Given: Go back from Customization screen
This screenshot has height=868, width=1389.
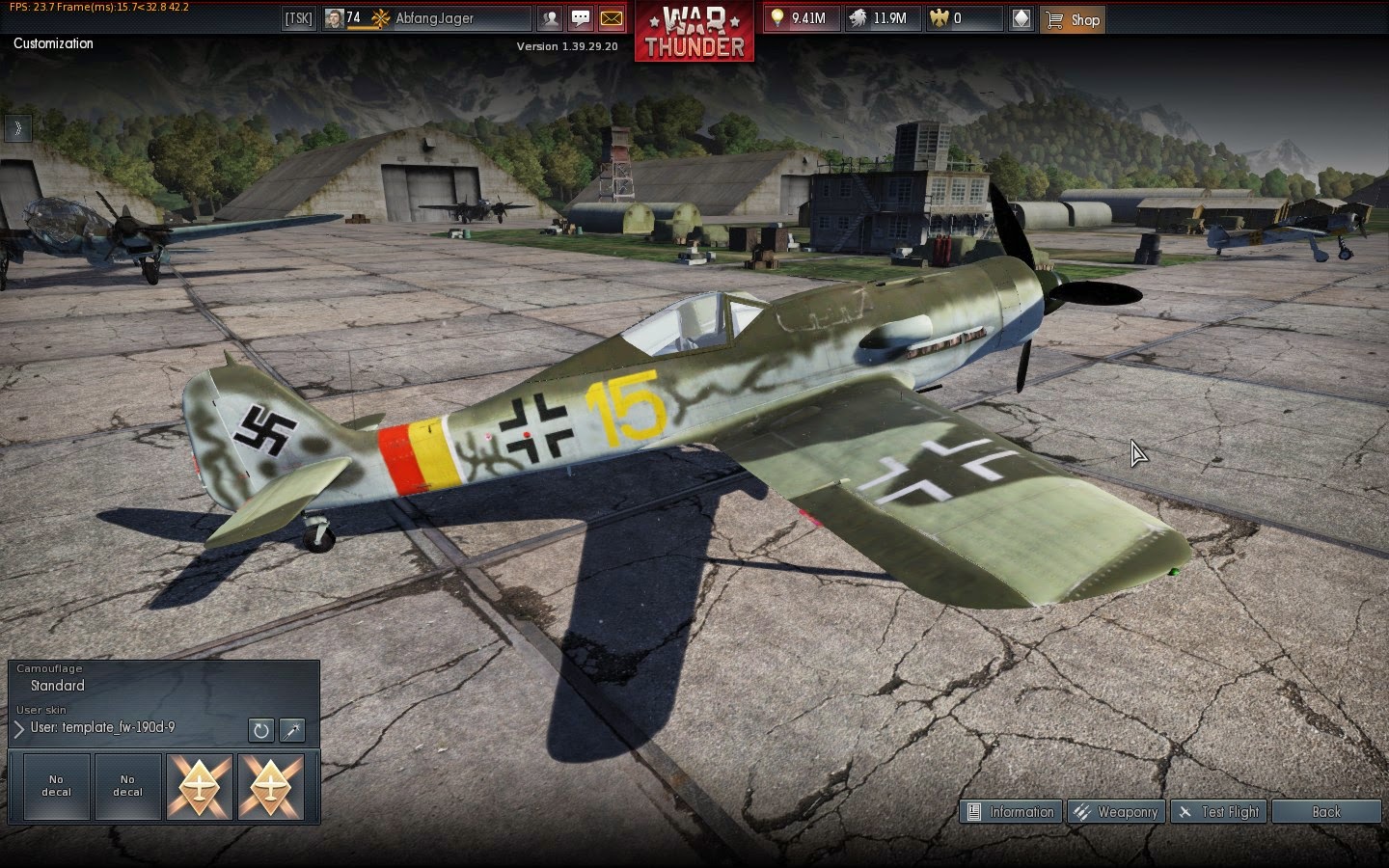Looking at the screenshot, I should pyautogui.click(x=1325, y=812).
